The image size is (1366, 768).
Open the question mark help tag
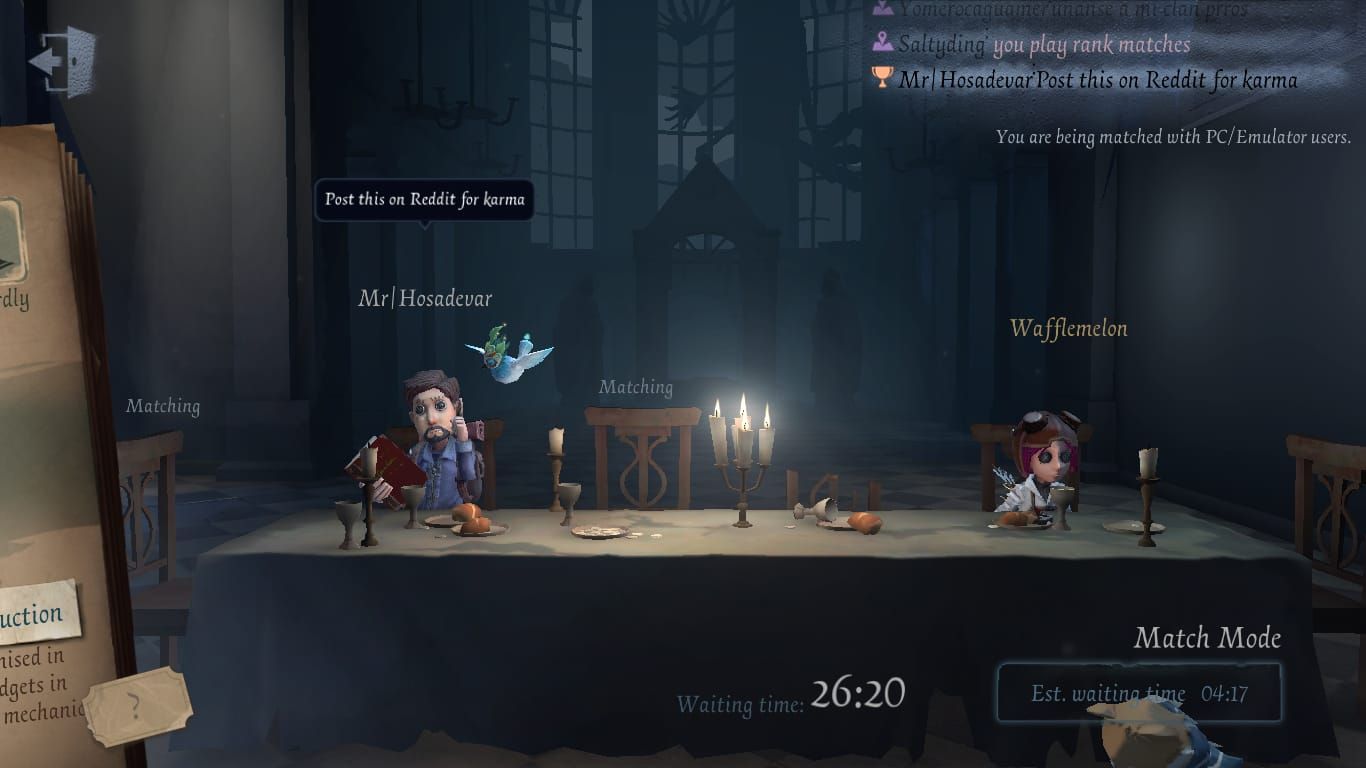click(x=137, y=708)
